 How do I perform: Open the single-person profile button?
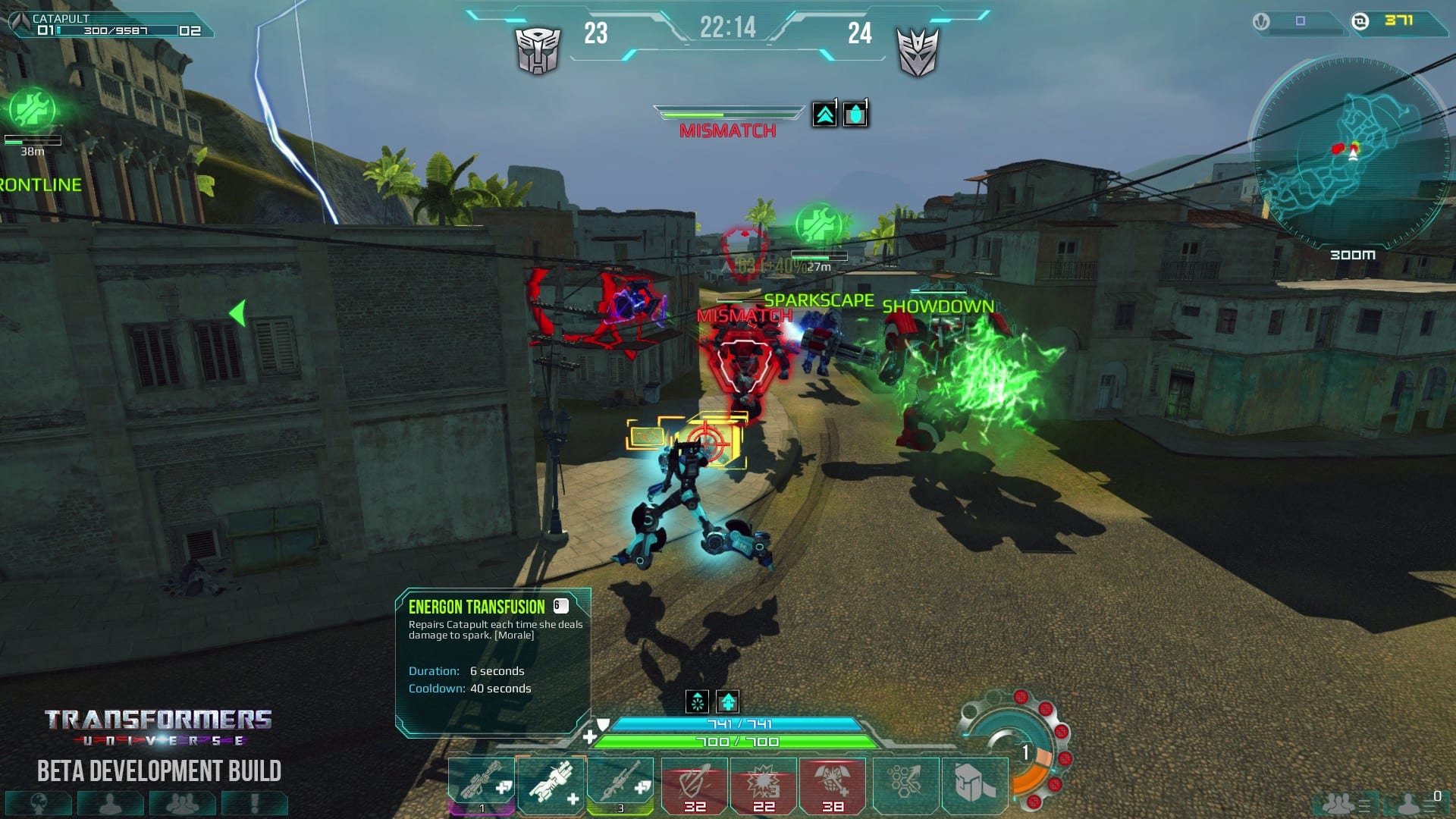[111, 803]
